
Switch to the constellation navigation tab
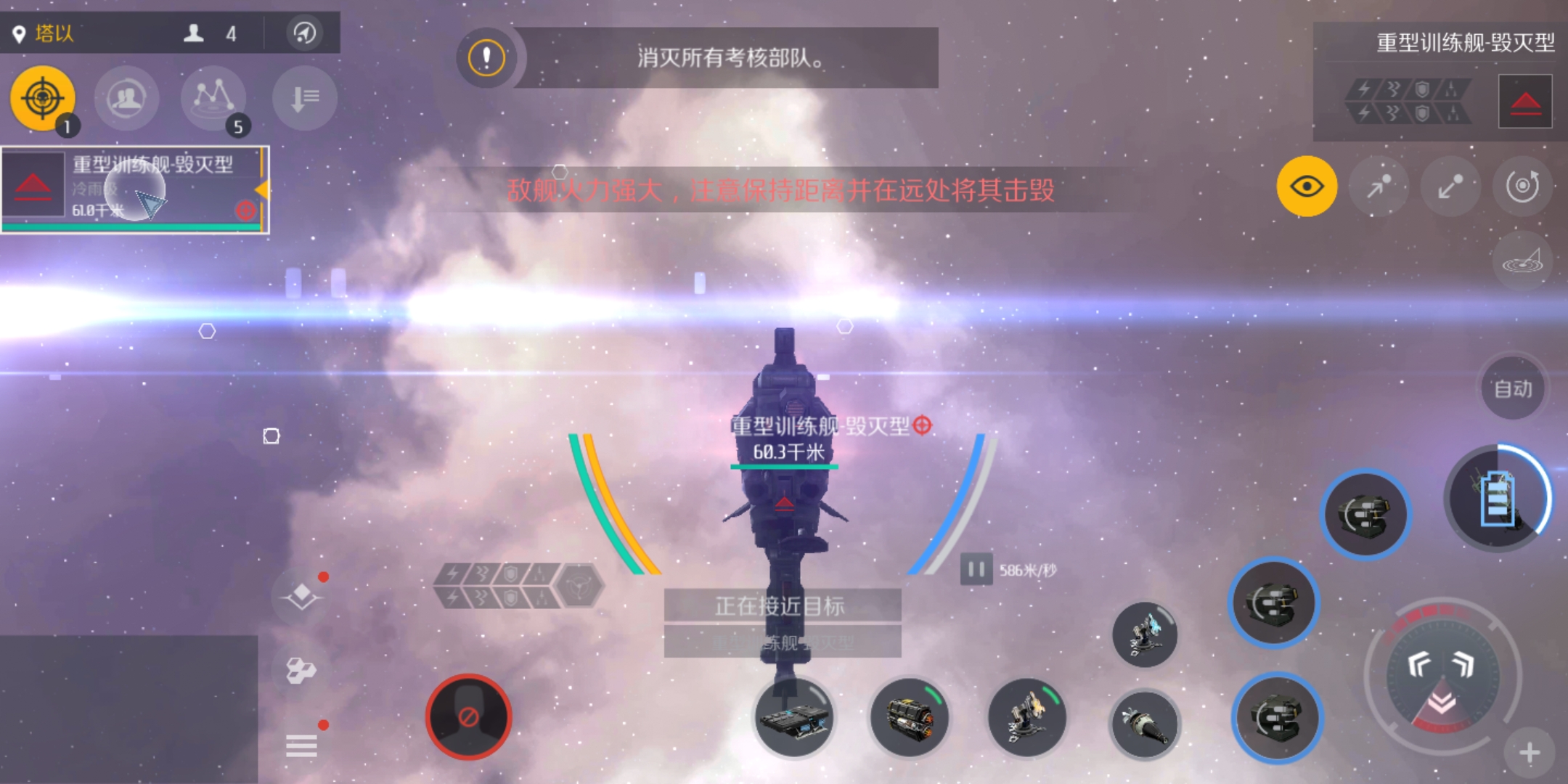click(213, 98)
